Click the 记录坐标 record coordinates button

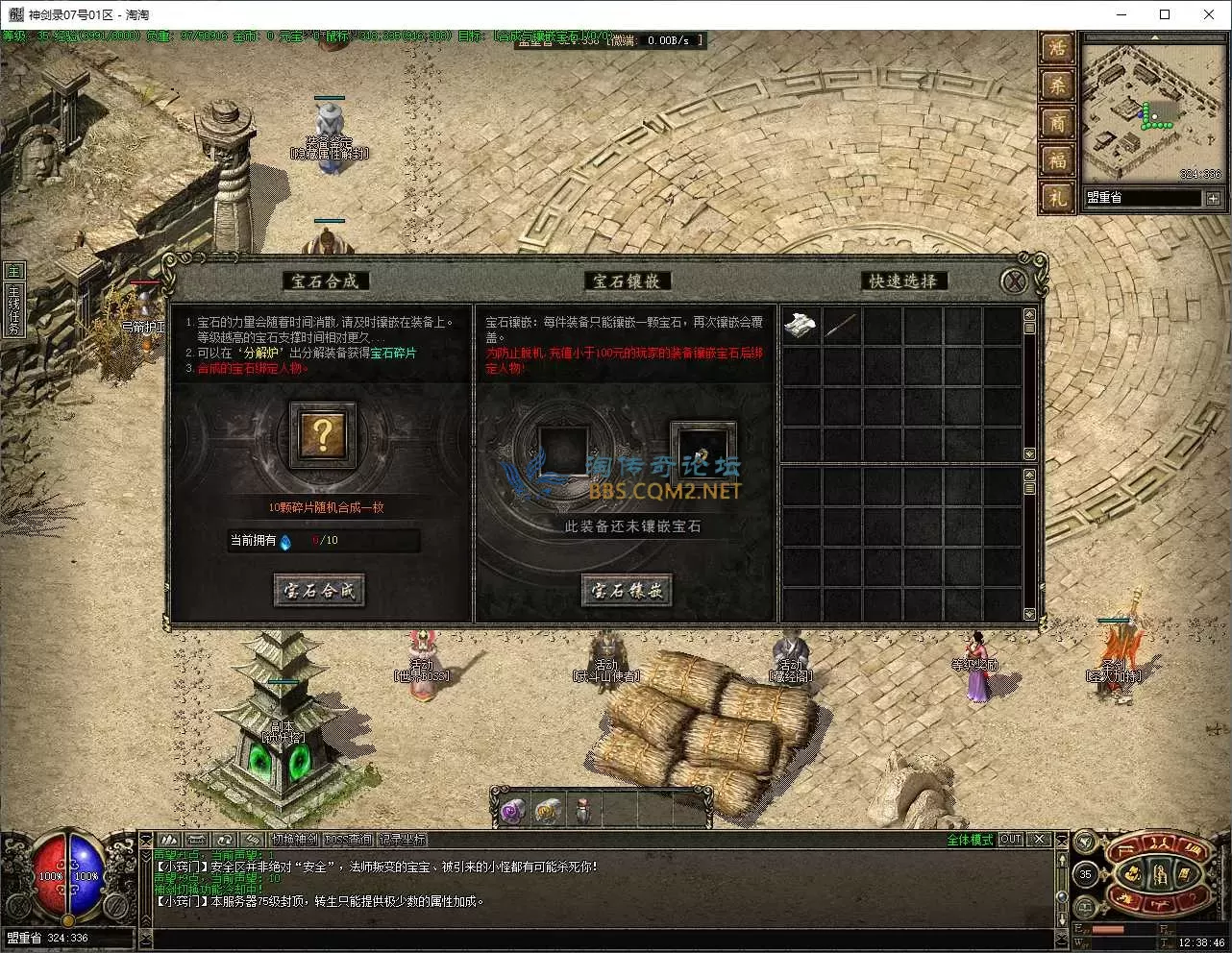(402, 840)
